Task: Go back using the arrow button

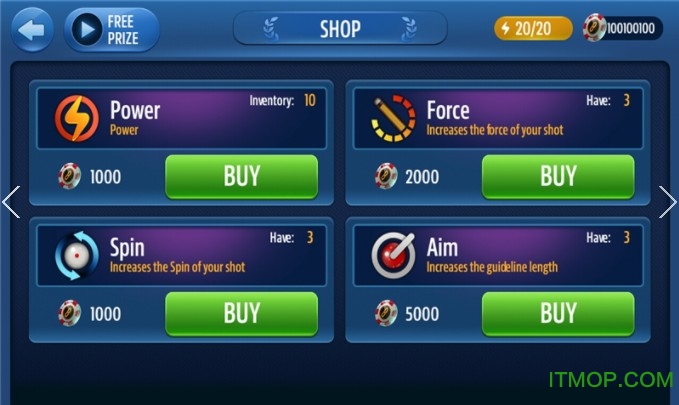Action: click(x=32, y=30)
